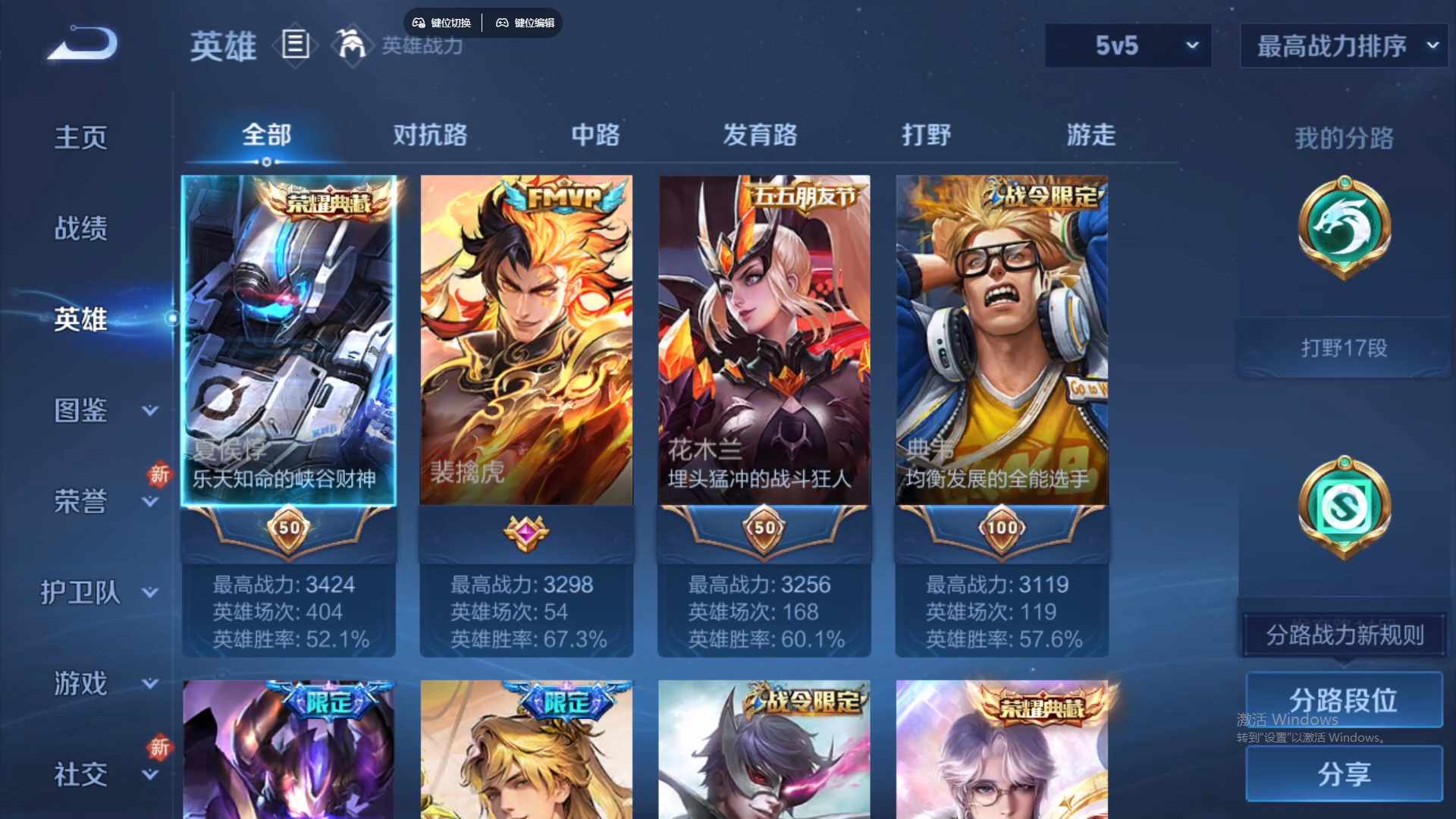Click the 分路段位 button

1345,699
